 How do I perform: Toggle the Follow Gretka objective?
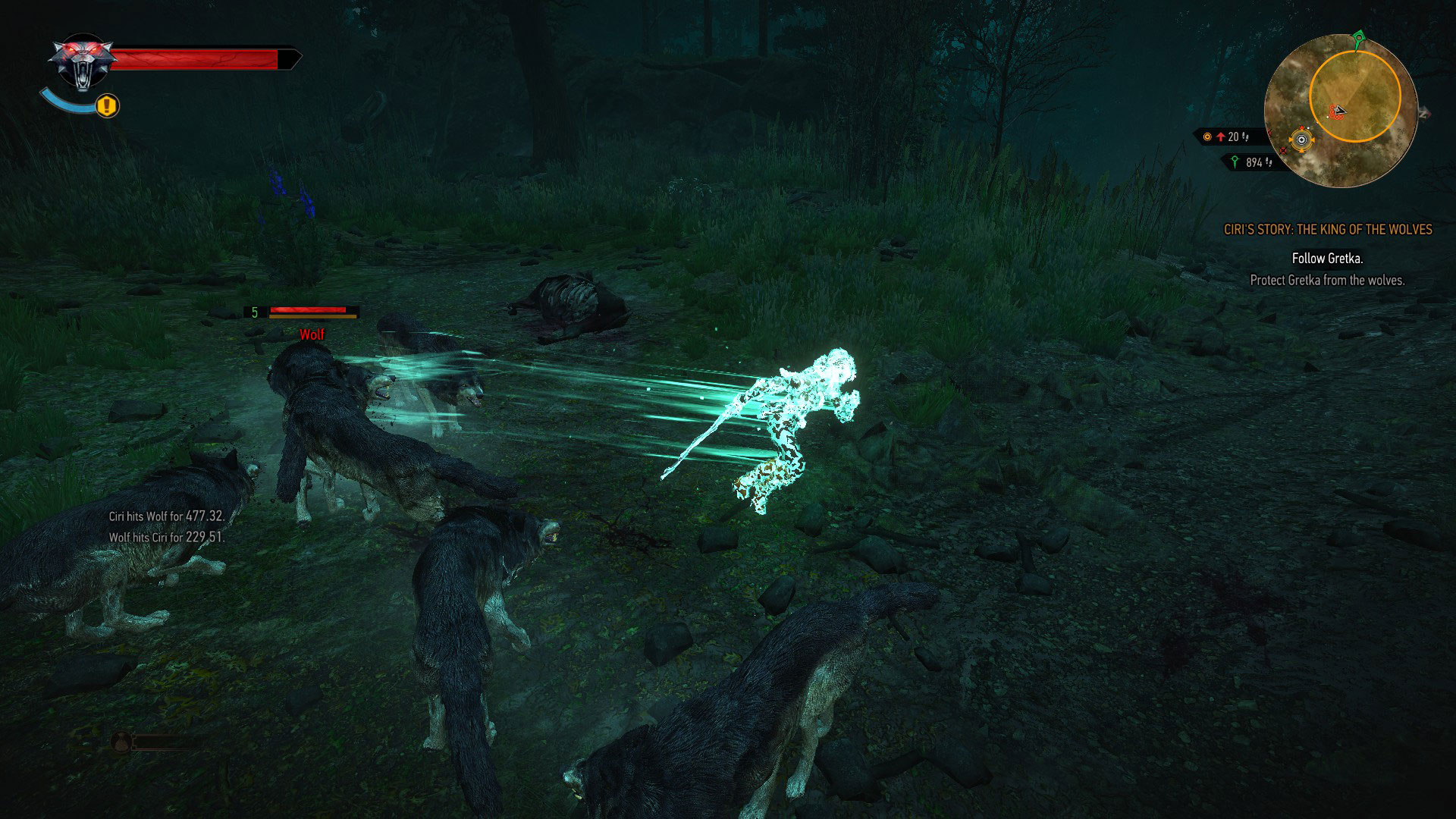(1321, 258)
